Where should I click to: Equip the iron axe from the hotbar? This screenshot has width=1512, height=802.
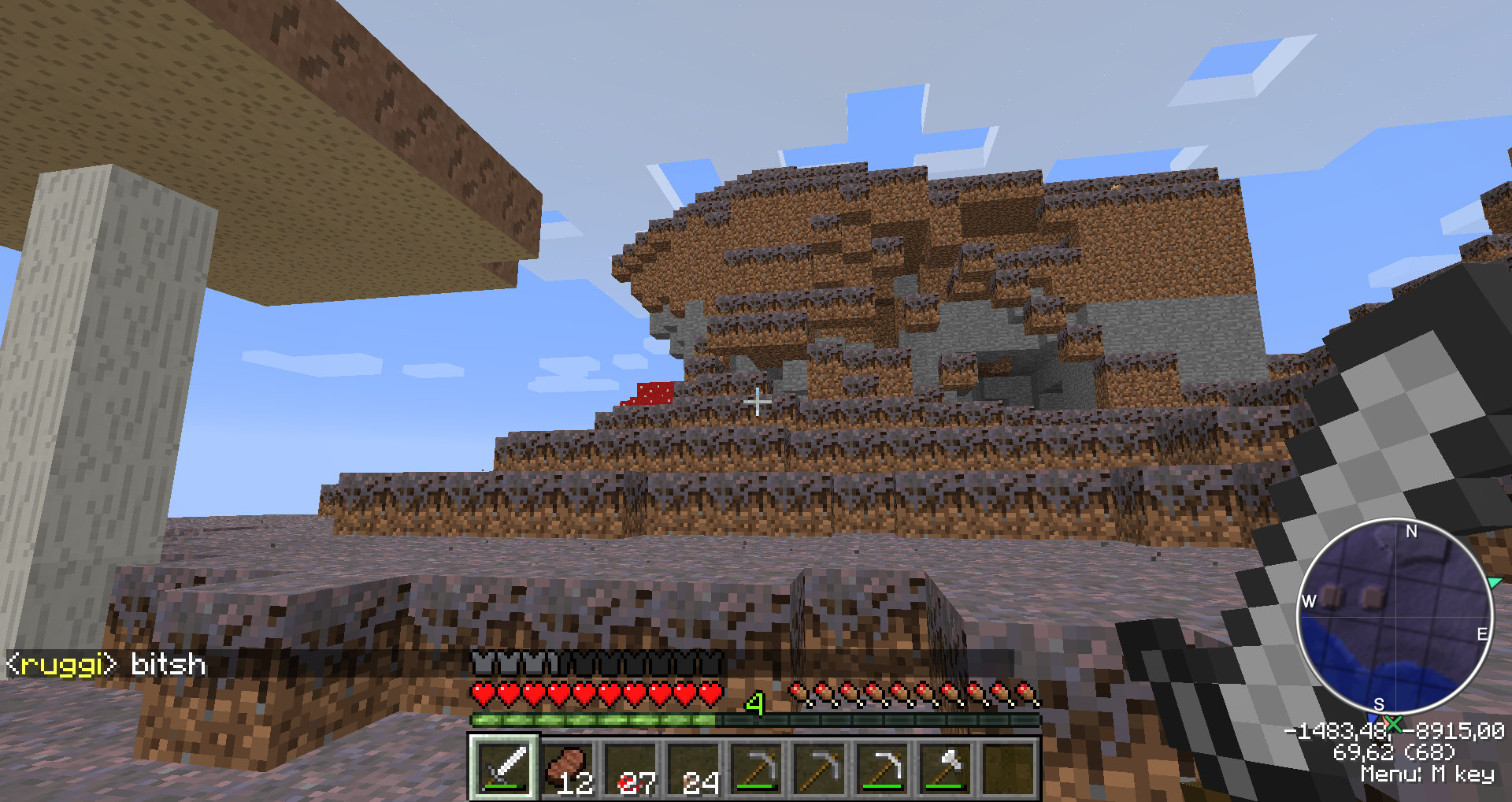(946, 768)
